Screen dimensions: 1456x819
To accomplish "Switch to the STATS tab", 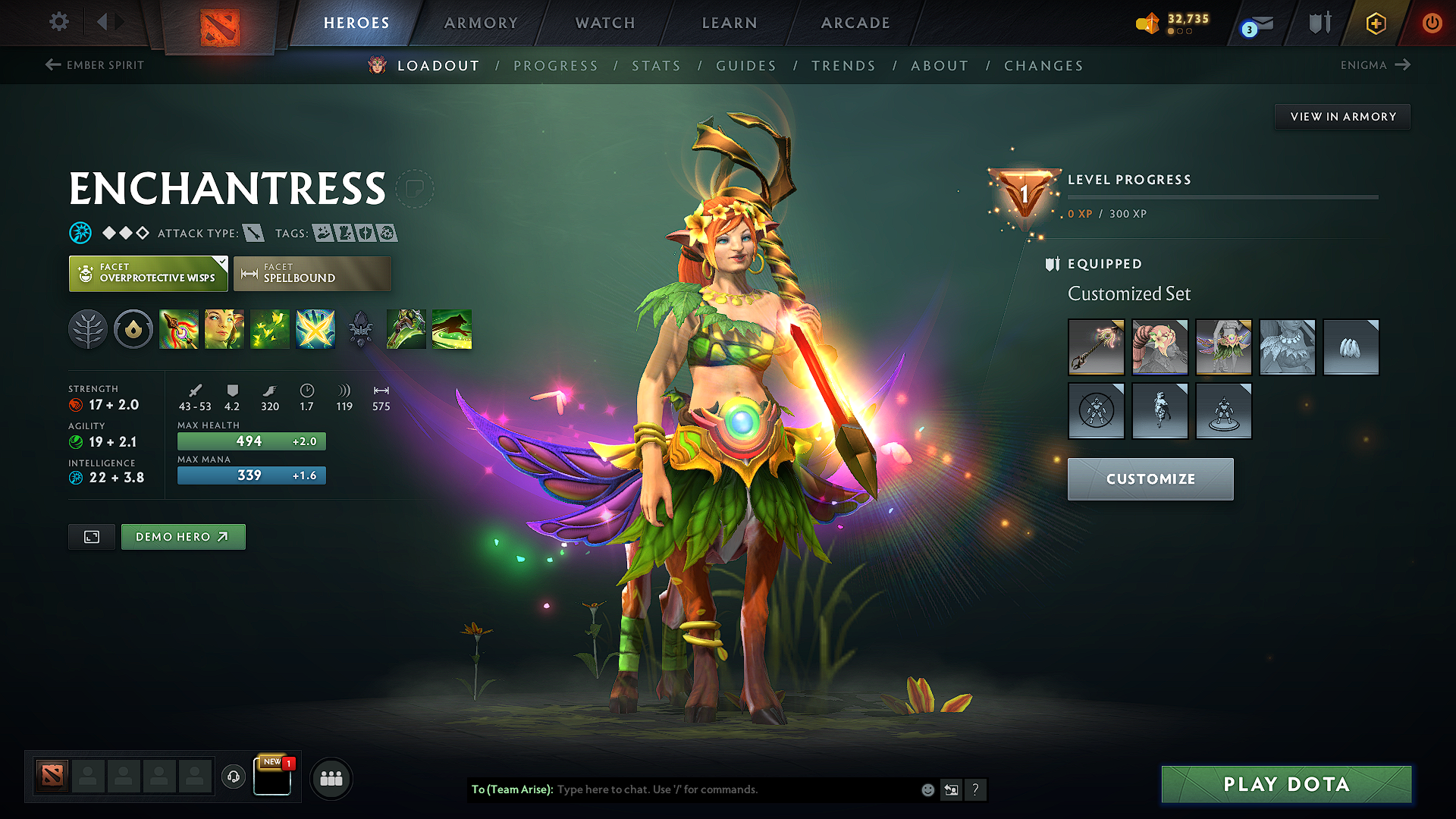I will 657,66.
